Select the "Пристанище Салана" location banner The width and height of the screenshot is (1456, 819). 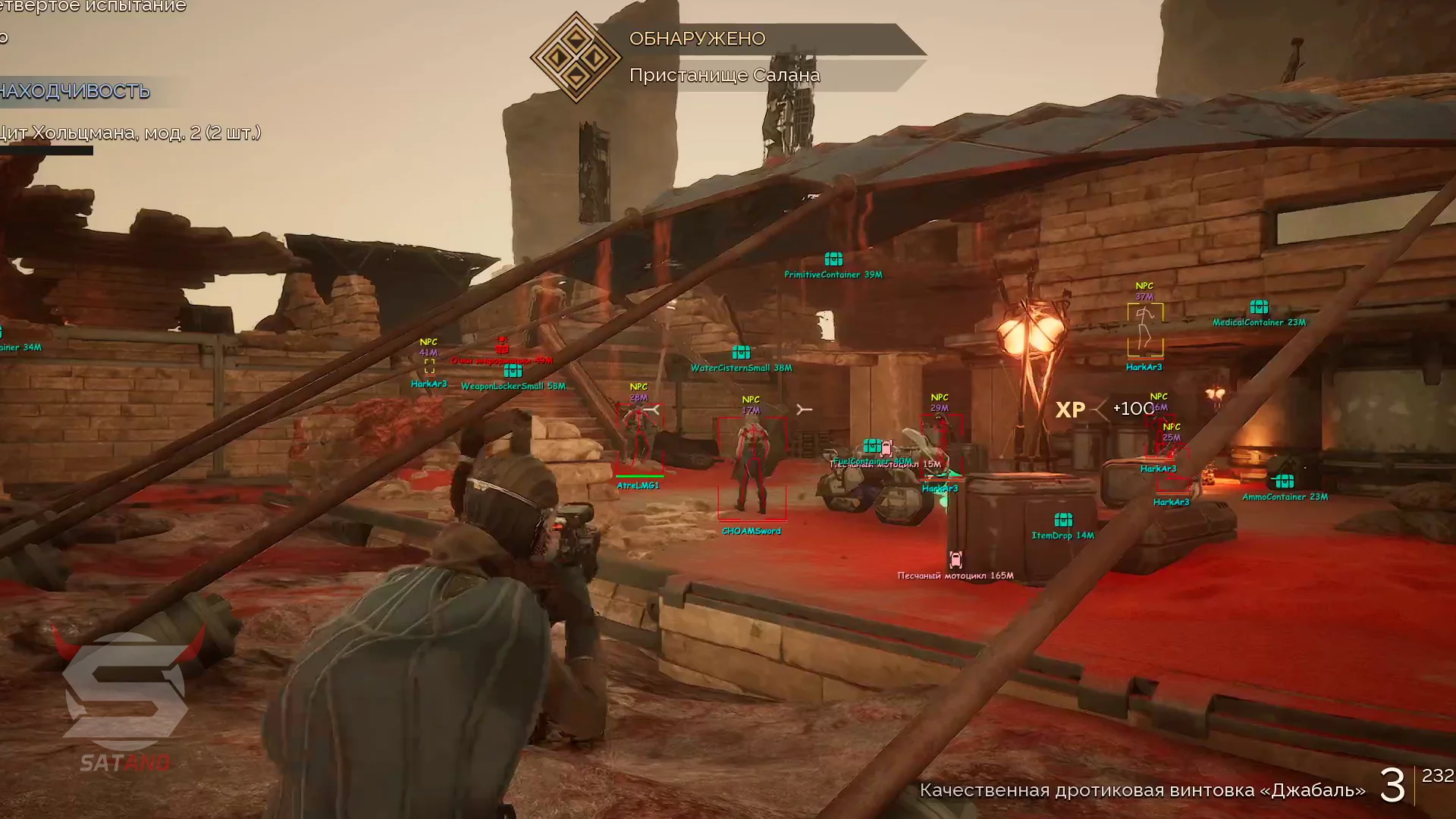[724, 75]
